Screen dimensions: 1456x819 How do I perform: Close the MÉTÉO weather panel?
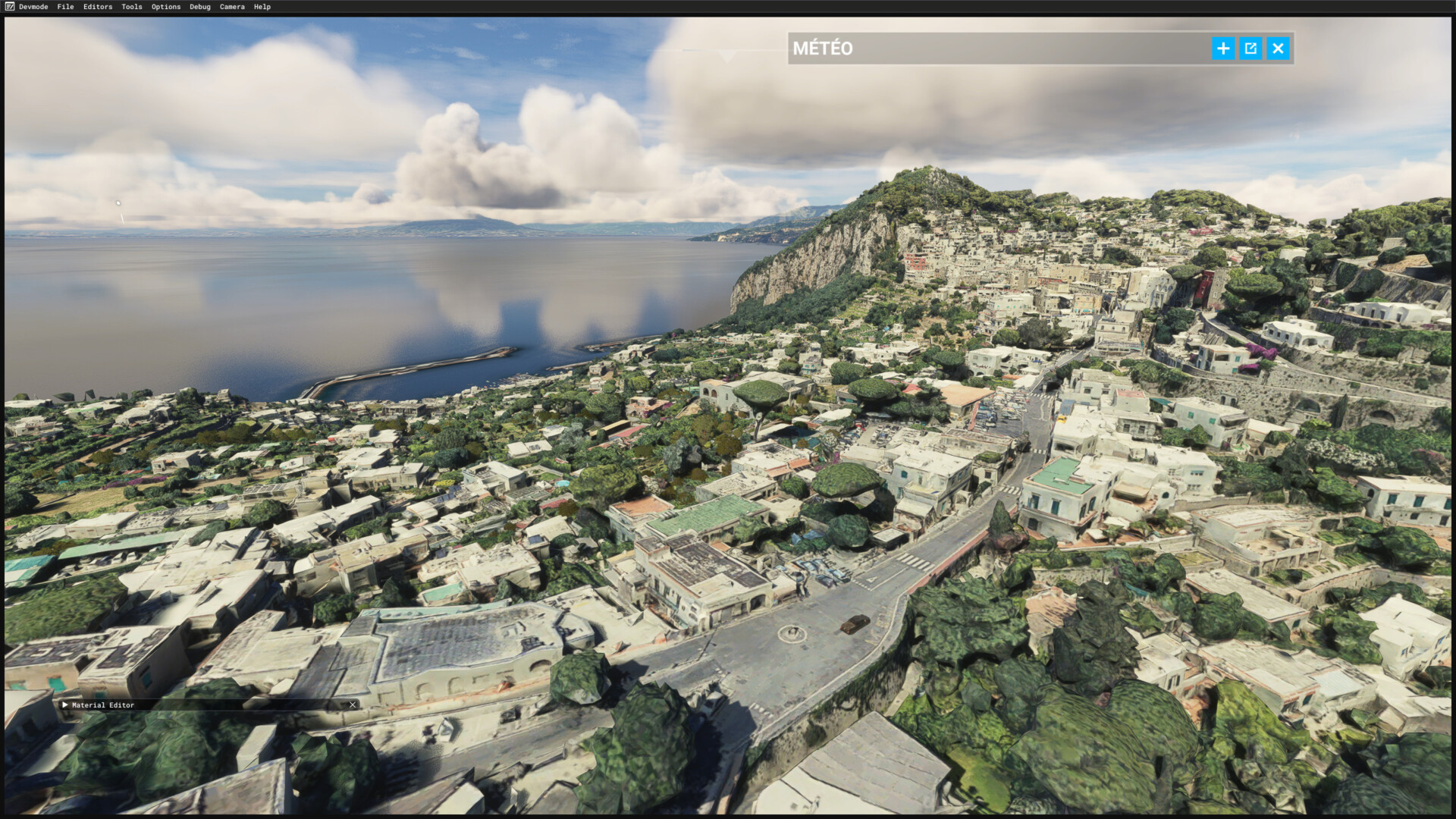pyautogui.click(x=1278, y=49)
